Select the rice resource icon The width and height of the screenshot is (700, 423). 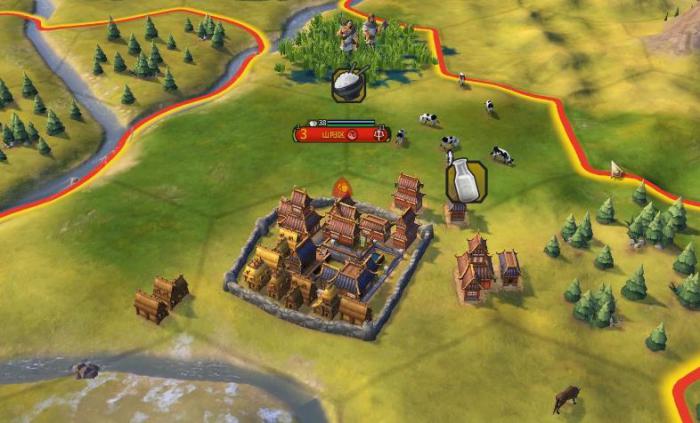[348, 84]
